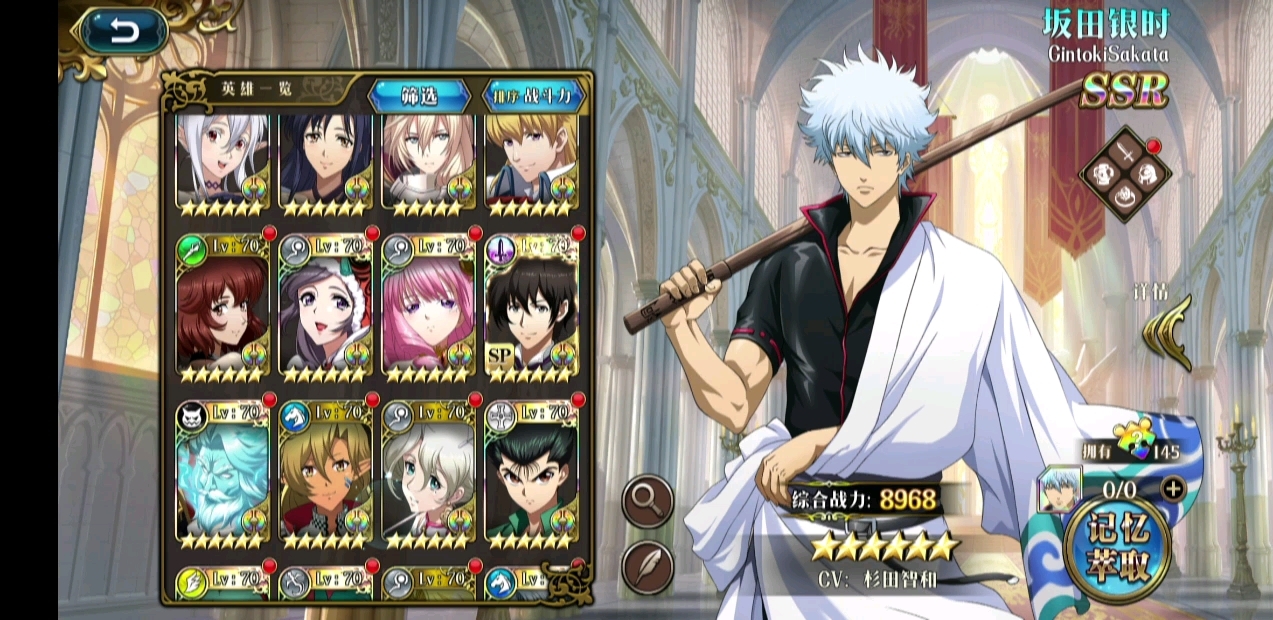Screen dimensions: 1273x620
Task: Add fragments with the plus button
Action: point(1173,489)
